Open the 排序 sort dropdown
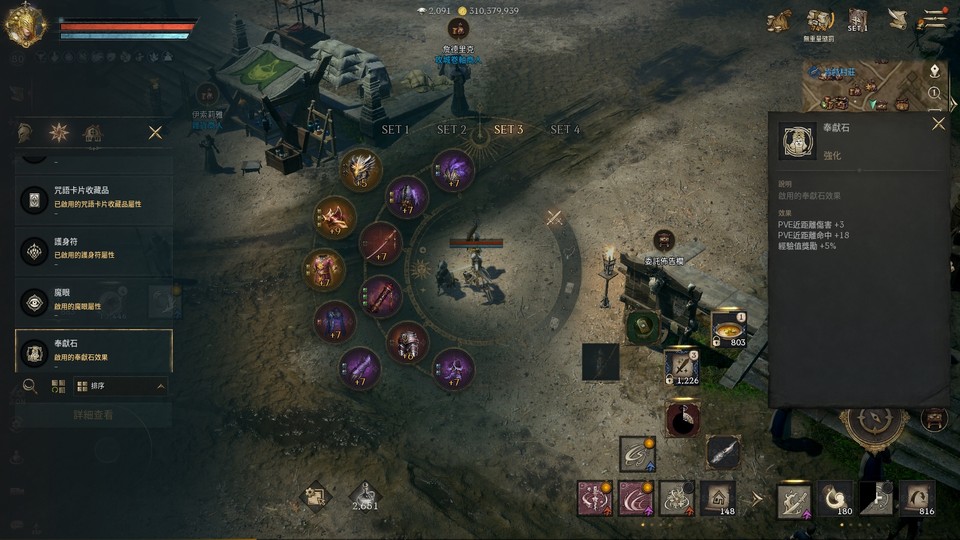 pyautogui.click(x=118, y=385)
